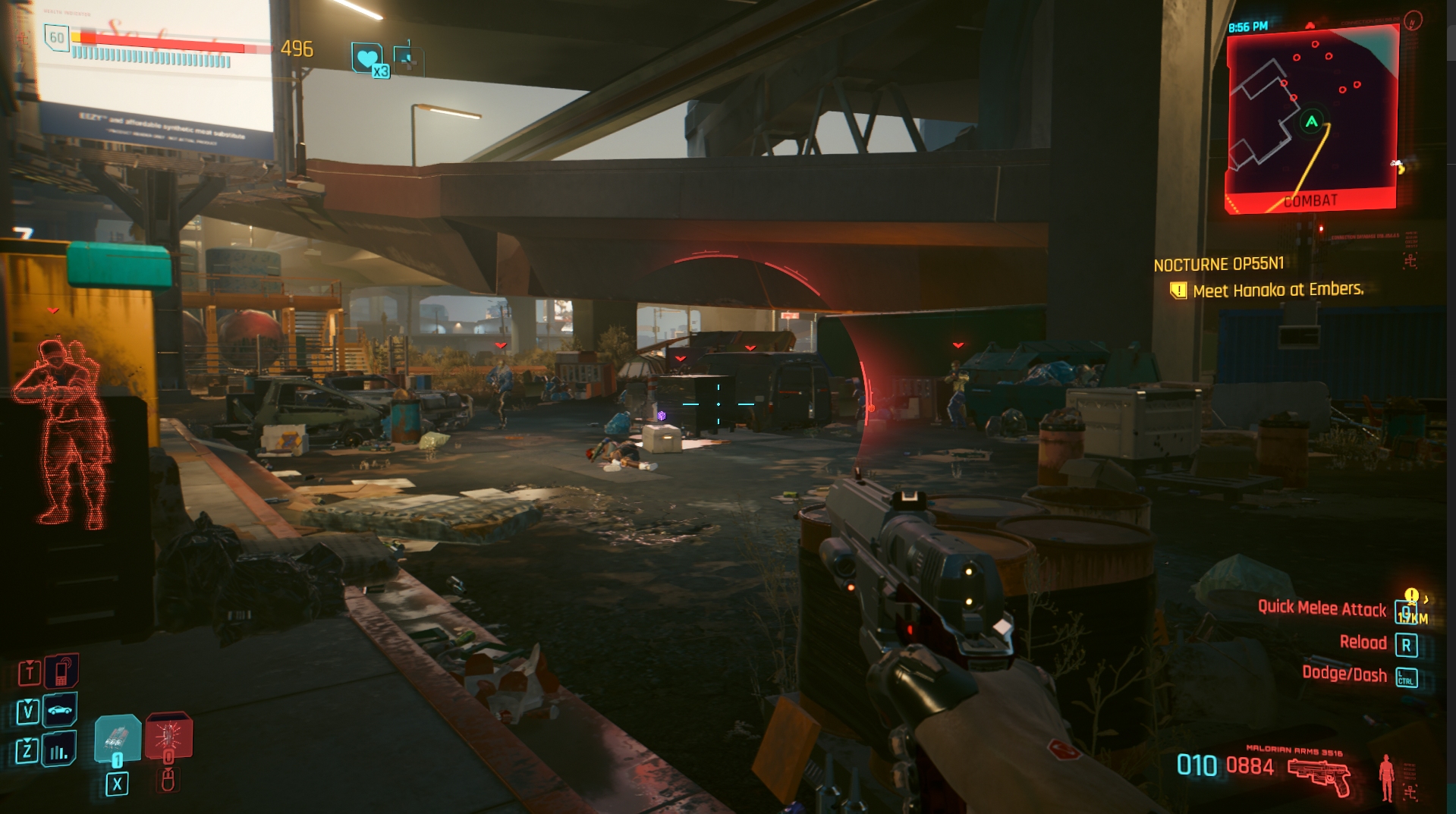
Task: Open the phone icon
Action: coord(61,671)
